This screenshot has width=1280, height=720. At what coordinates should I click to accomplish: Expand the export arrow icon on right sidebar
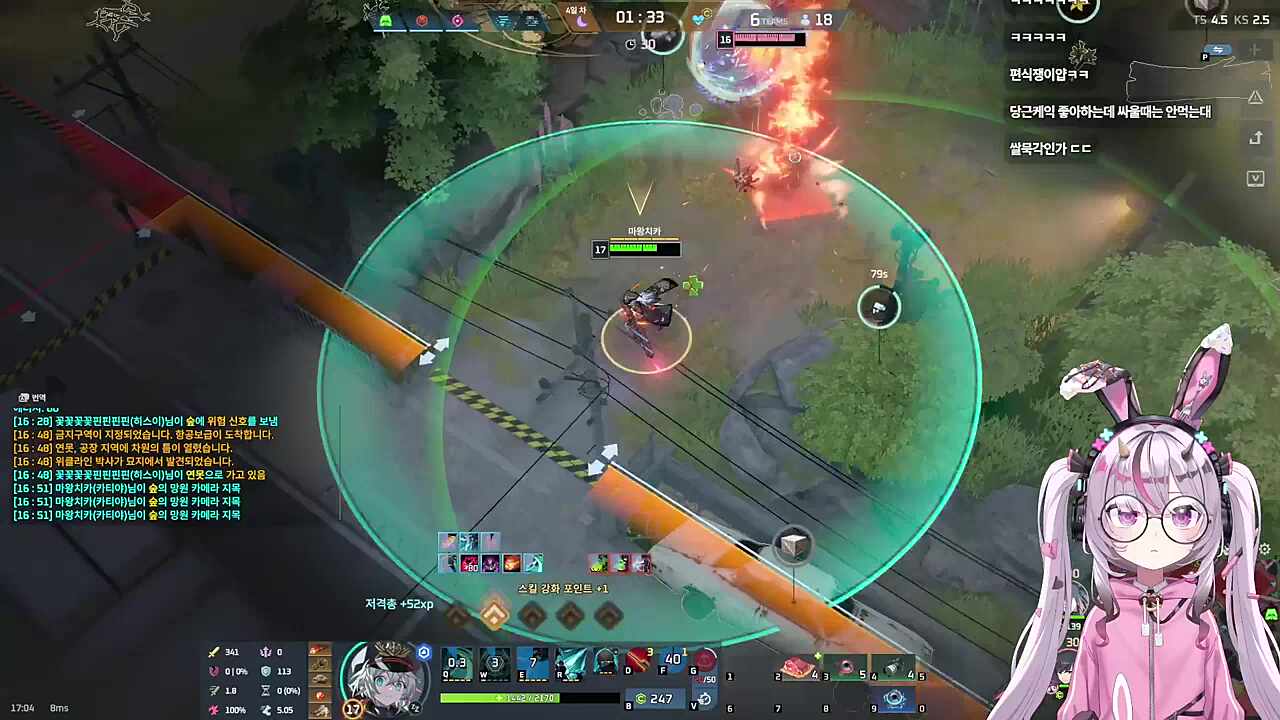[x=1255, y=138]
